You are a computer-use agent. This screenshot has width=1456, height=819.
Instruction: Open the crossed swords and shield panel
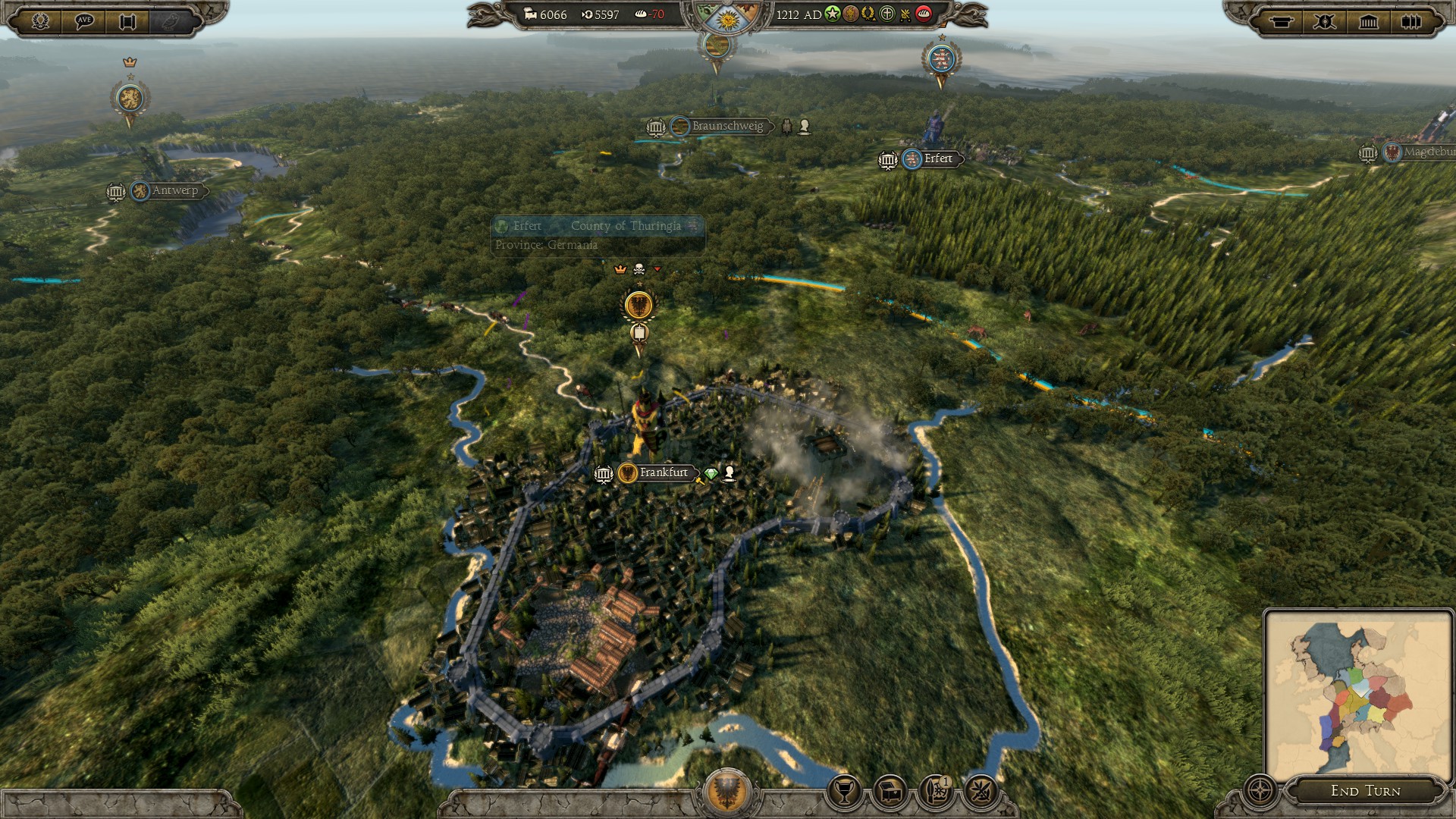tap(1325, 21)
